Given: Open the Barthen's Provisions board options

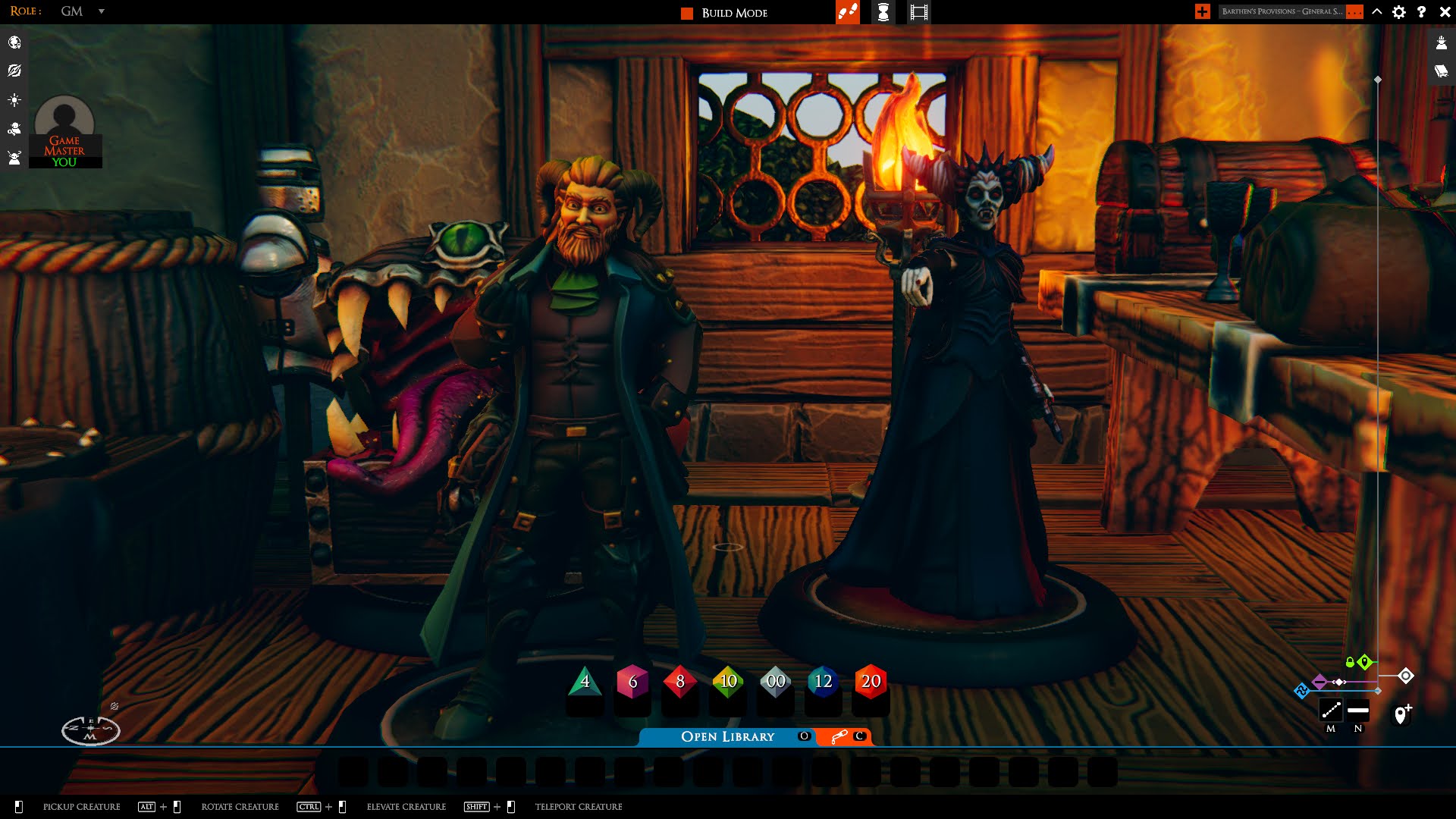Looking at the screenshot, I should (1355, 11).
